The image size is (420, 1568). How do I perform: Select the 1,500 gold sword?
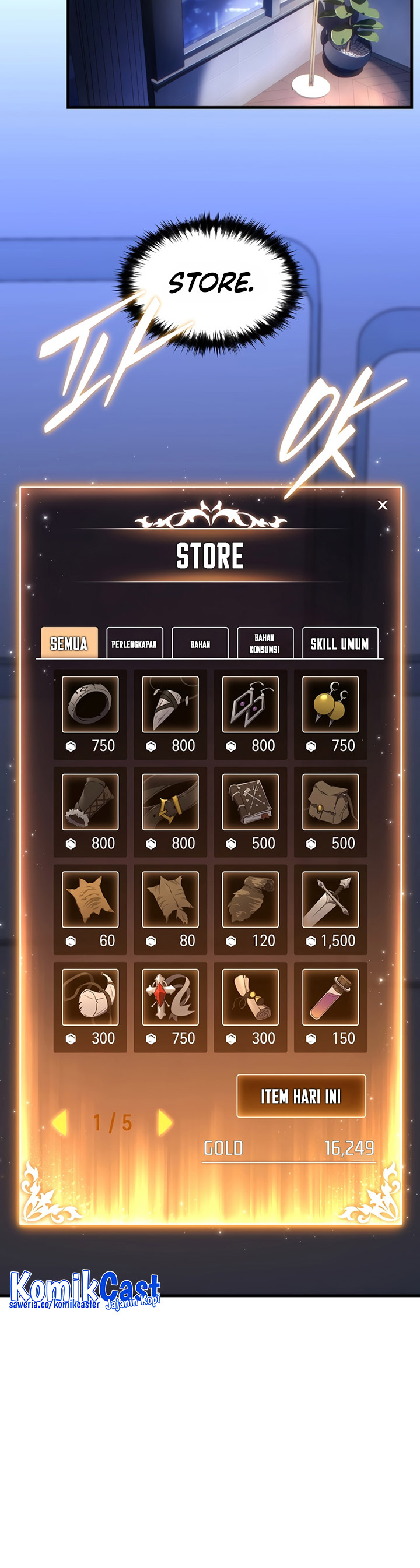coord(330,899)
